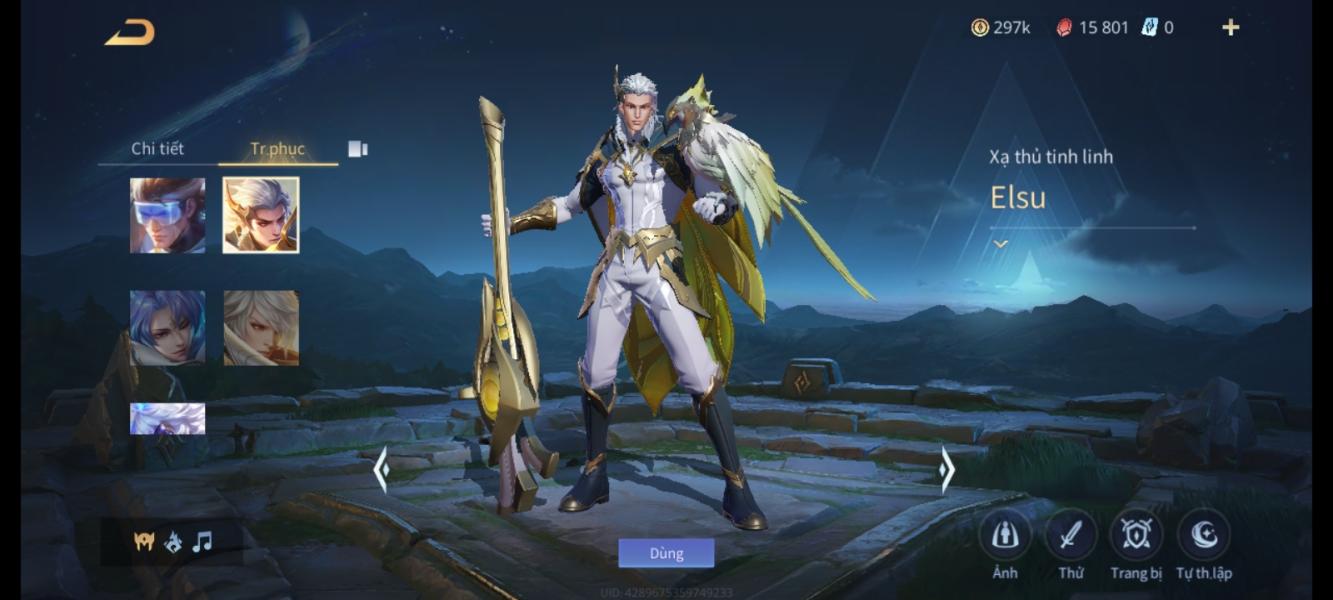Click the music note icon
Image resolution: width=1333 pixels, height=600 pixels.
coord(202,542)
